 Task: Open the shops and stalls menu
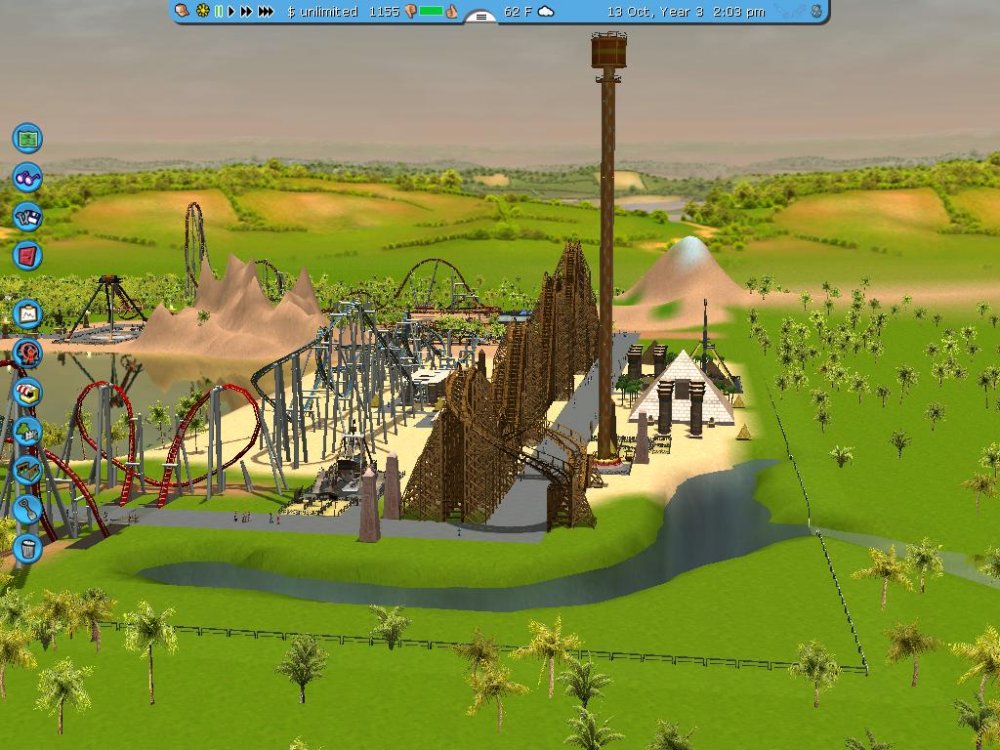[27, 392]
